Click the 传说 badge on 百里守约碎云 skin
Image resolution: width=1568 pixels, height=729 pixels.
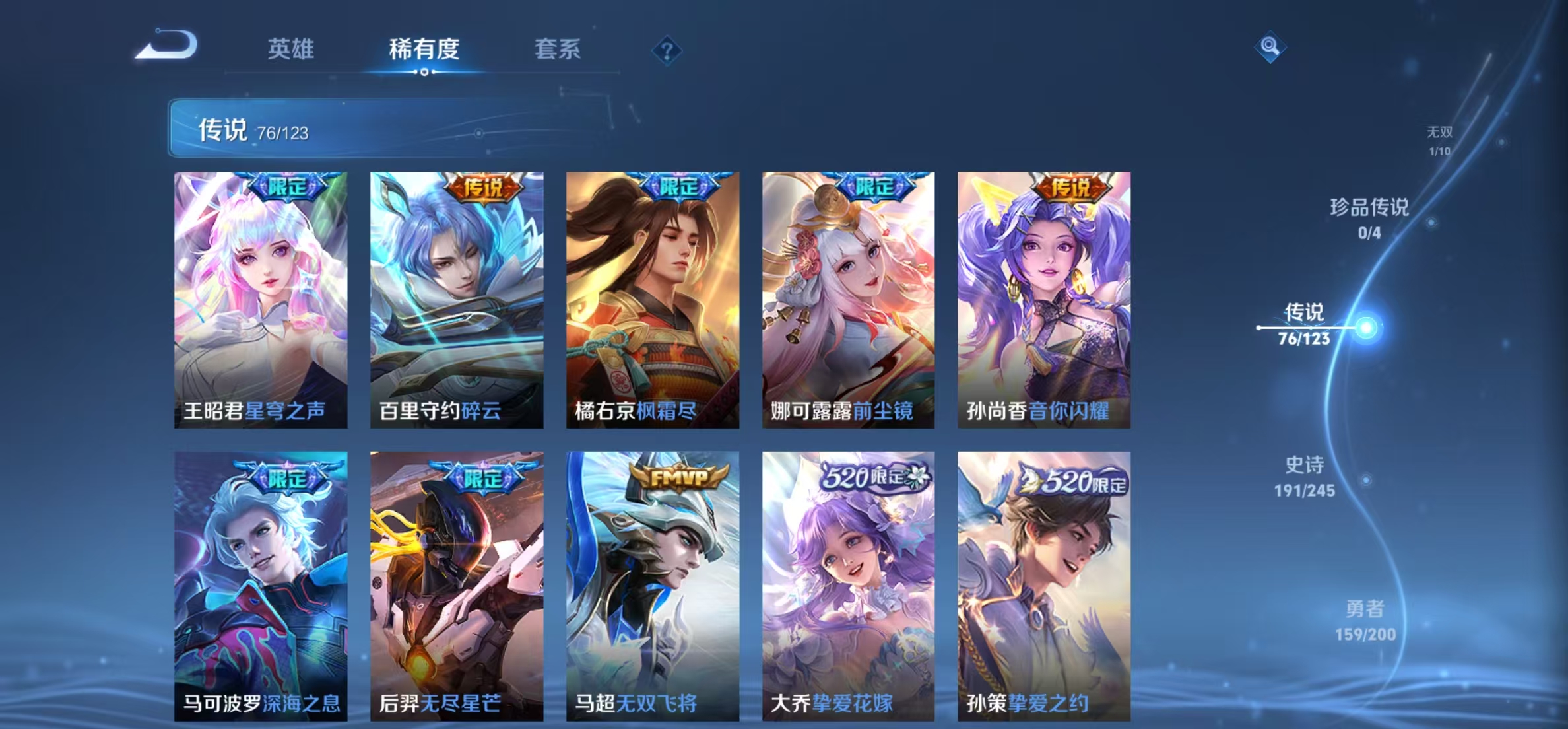click(483, 189)
